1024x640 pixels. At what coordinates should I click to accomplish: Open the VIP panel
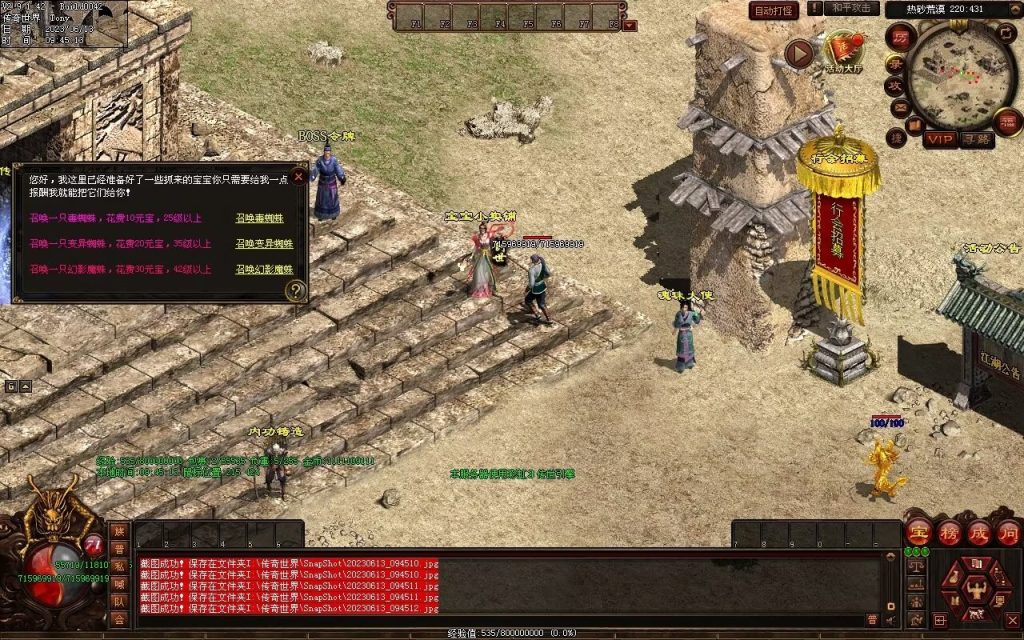click(938, 139)
